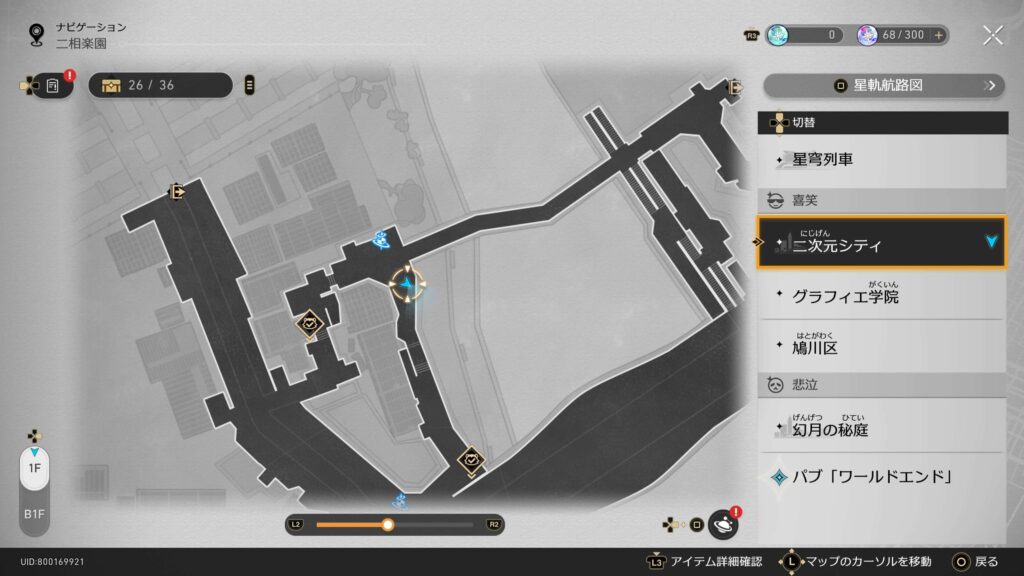
Task: Open the mission list clipboard icon
Action: [53, 86]
